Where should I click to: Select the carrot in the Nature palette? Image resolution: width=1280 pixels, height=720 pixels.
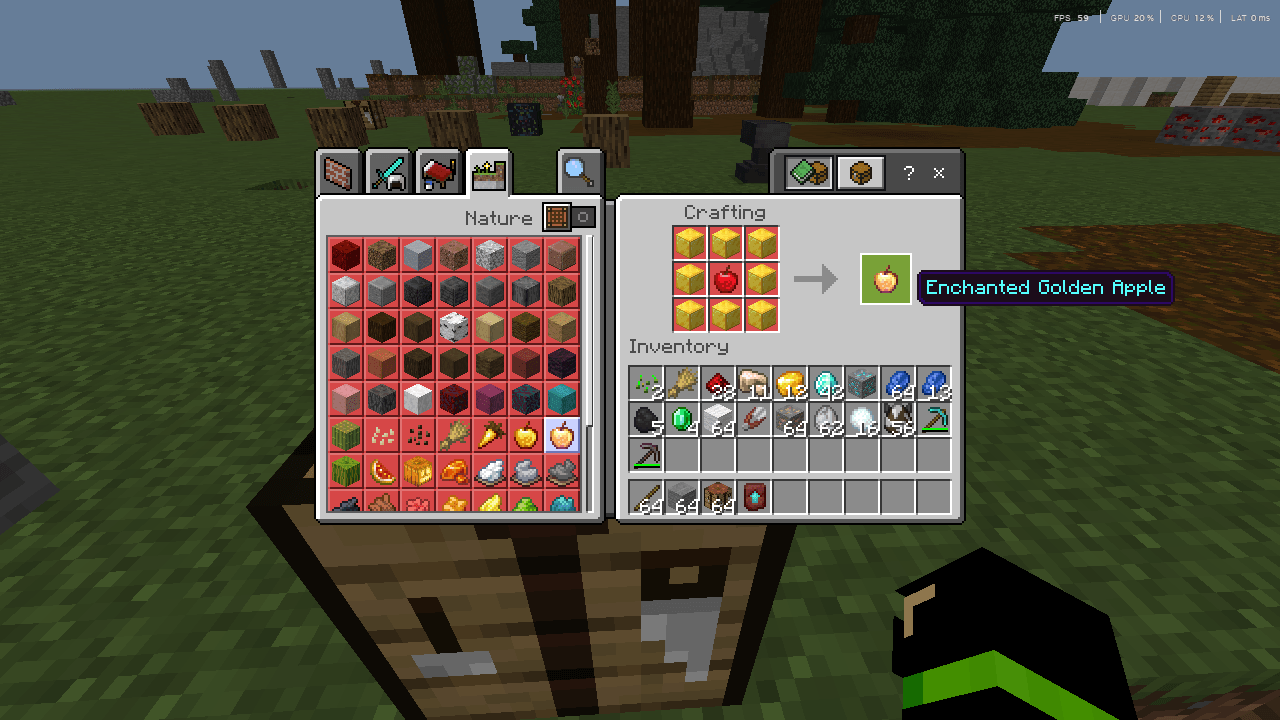coord(489,435)
